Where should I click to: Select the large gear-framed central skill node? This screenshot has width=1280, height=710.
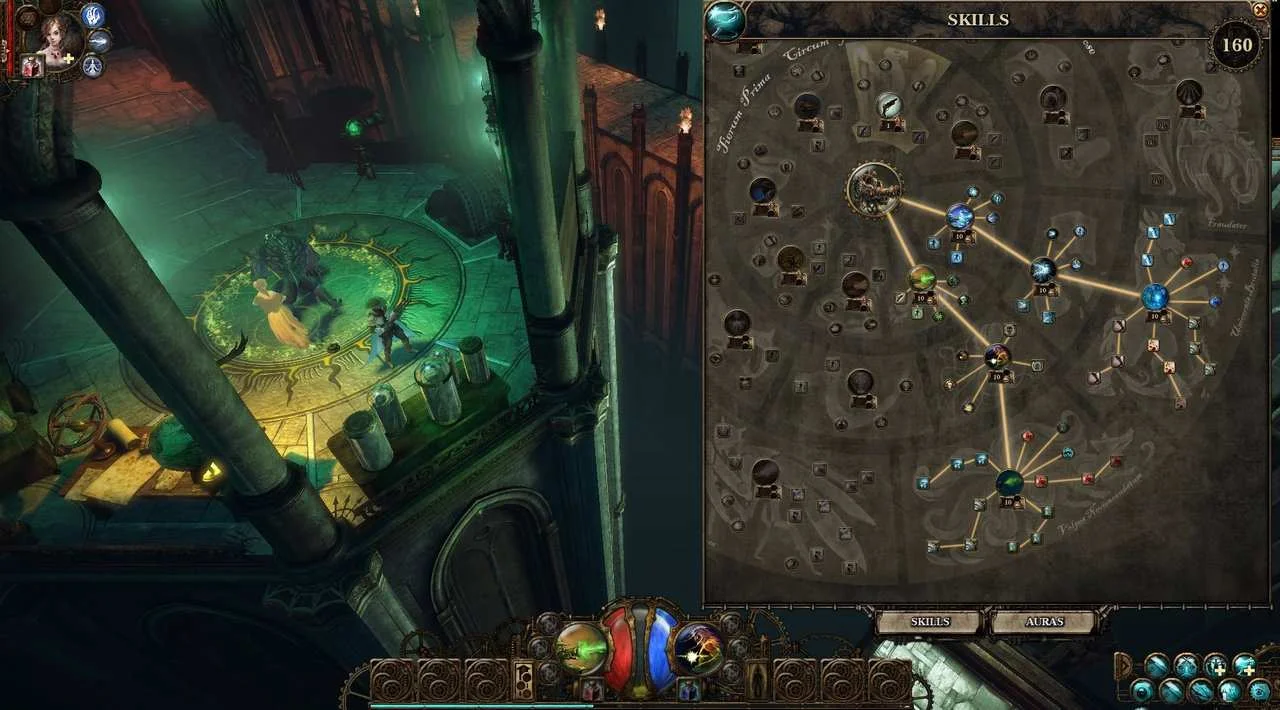875,190
